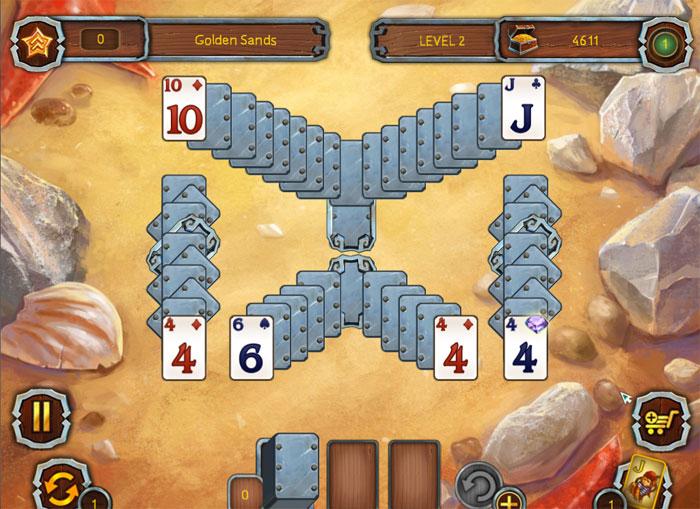The height and width of the screenshot is (509, 700).
Task: Pause the game with the pause button
Action: pyautogui.click(x=40, y=415)
